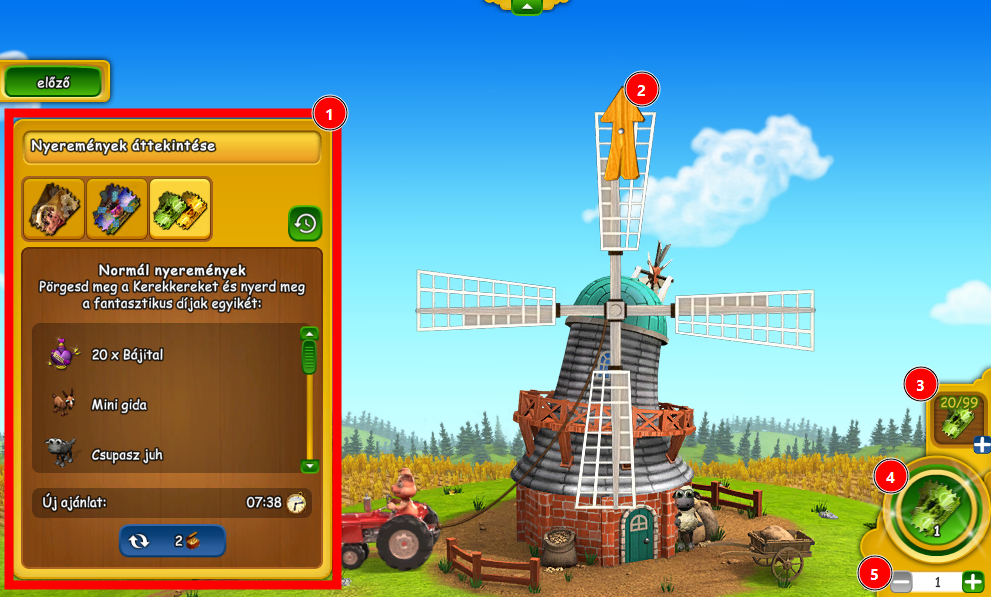This screenshot has width=991, height=597.
Task: Choose the green ticket prize tab
Action: [180, 208]
